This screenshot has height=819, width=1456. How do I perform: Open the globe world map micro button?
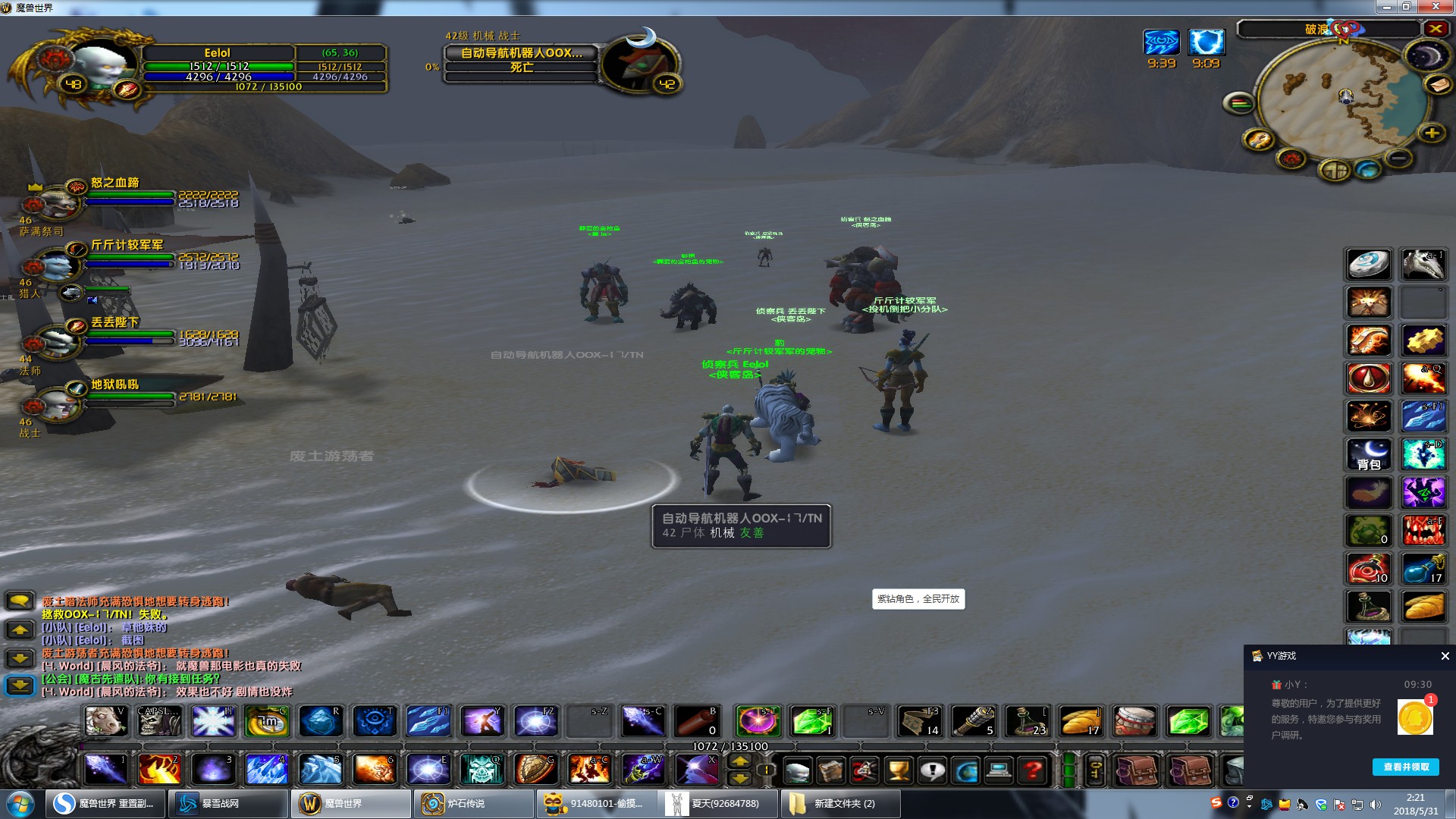click(966, 771)
